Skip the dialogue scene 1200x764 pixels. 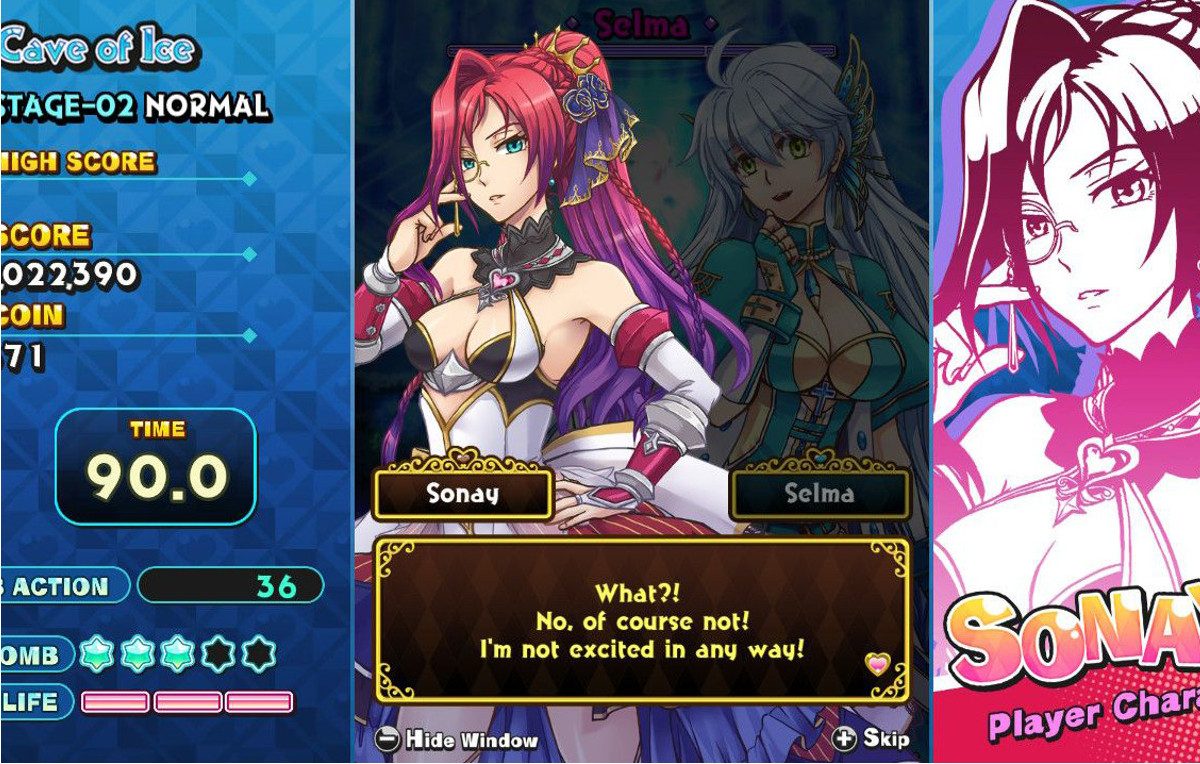tap(871, 739)
